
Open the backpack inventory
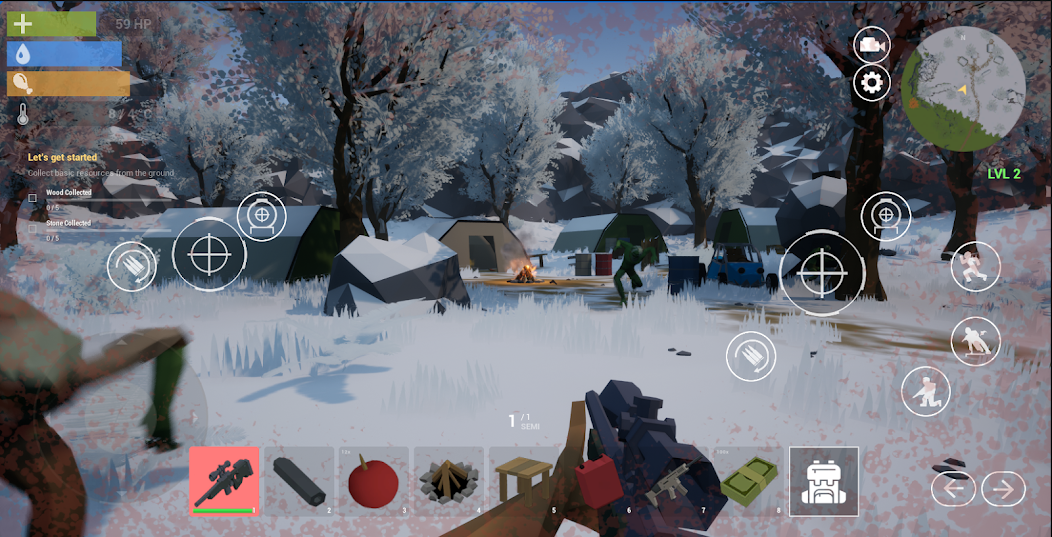pyautogui.click(x=823, y=481)
